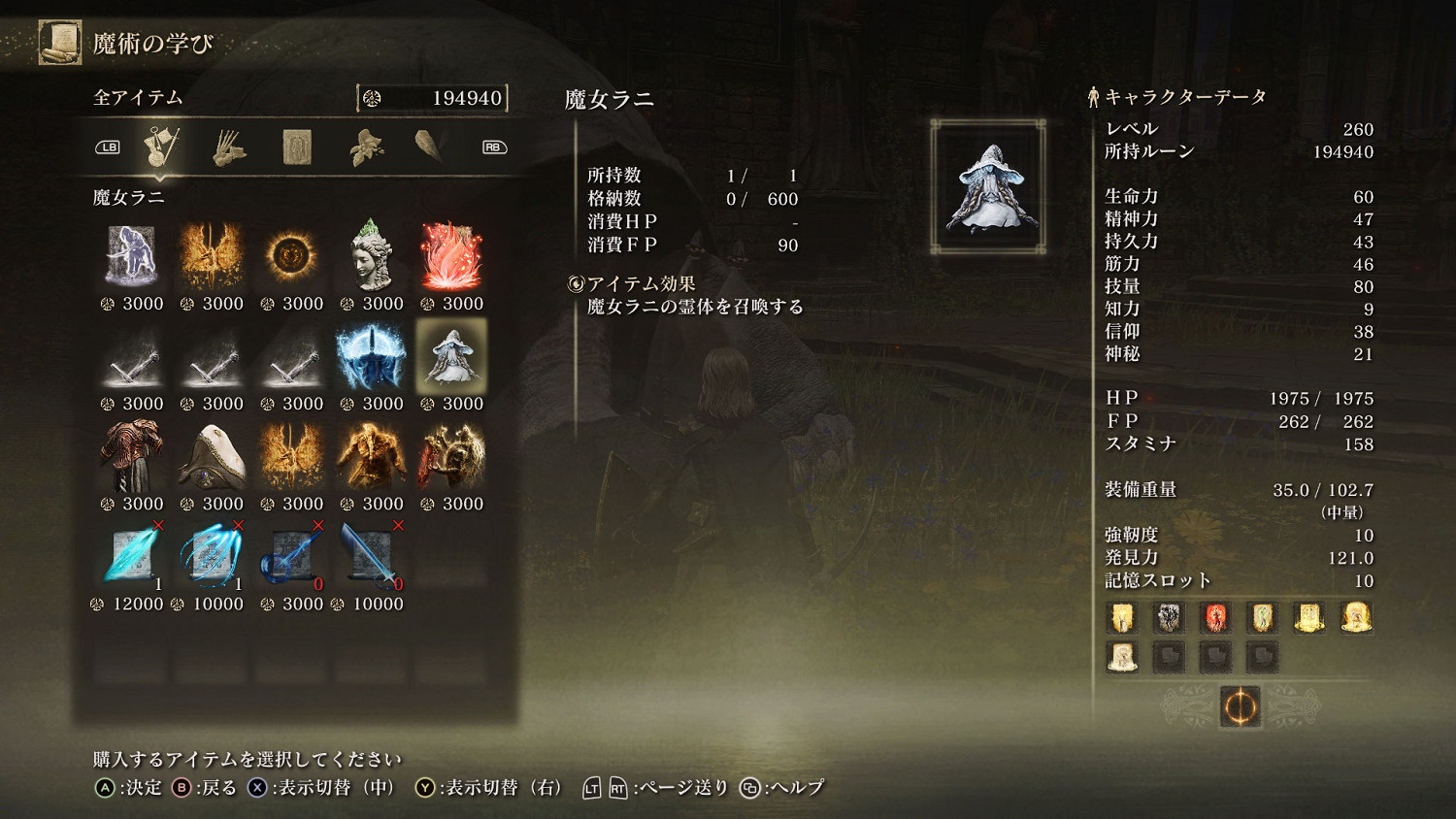
Task: Click the 全アイテム tab label
Action: click(x=135, y=98)
